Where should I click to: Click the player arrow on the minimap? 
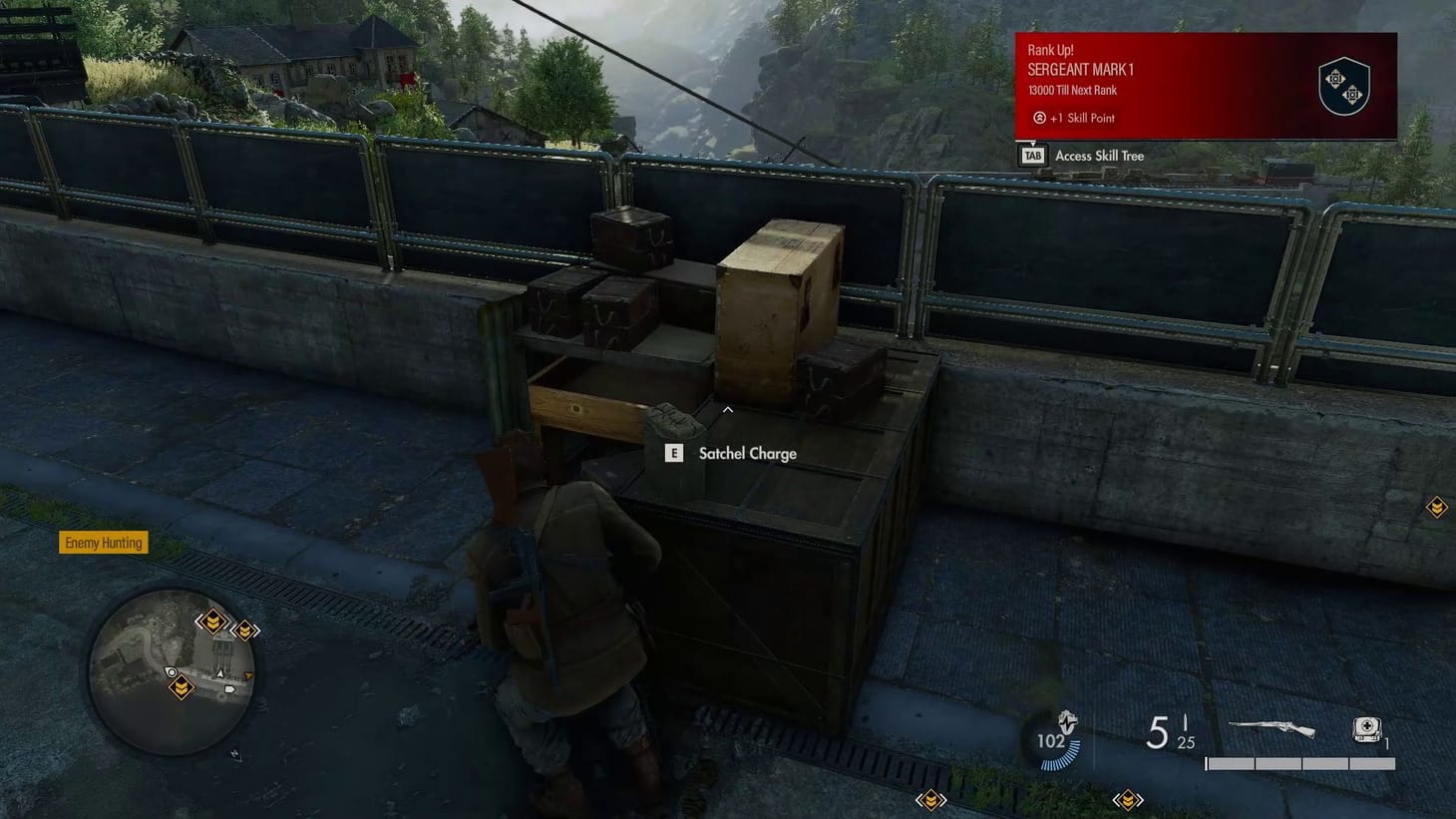pos(219,674)
